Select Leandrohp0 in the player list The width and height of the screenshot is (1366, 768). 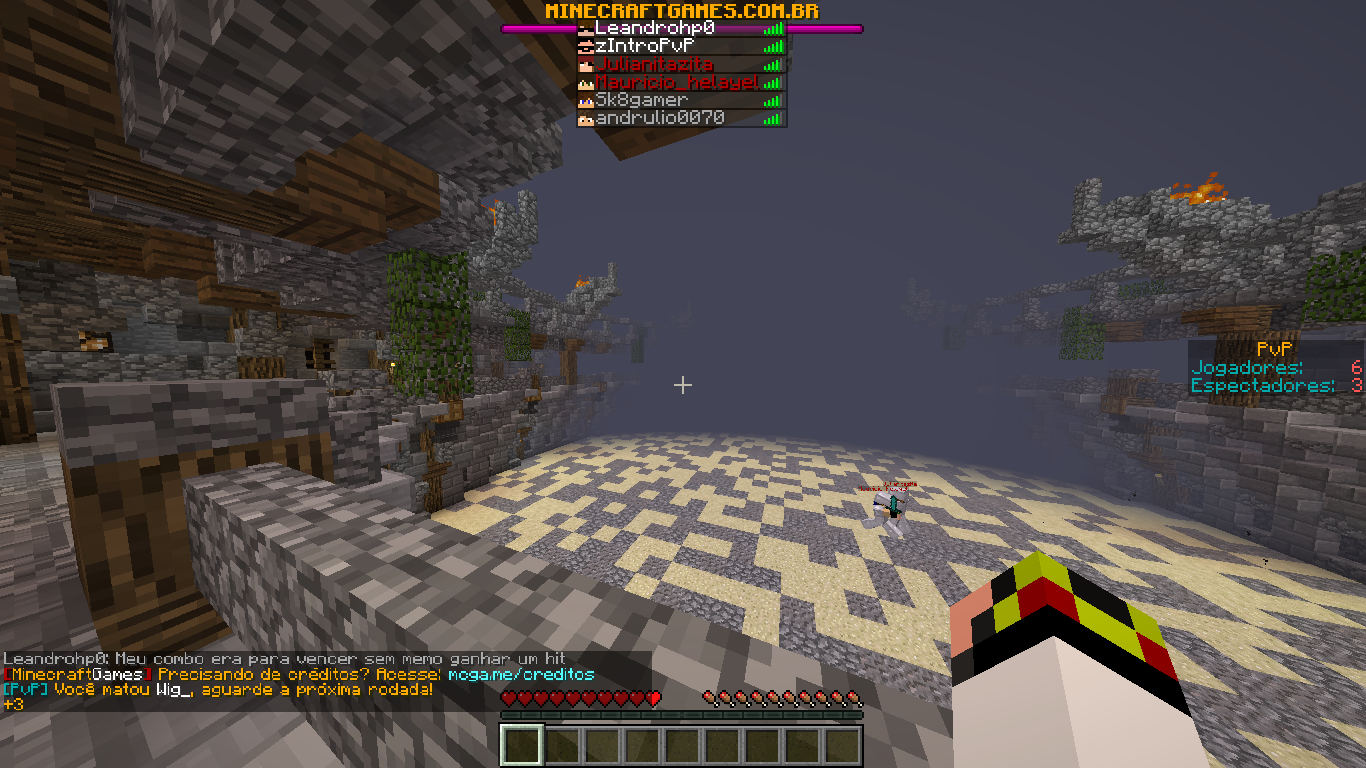(681, 28)
